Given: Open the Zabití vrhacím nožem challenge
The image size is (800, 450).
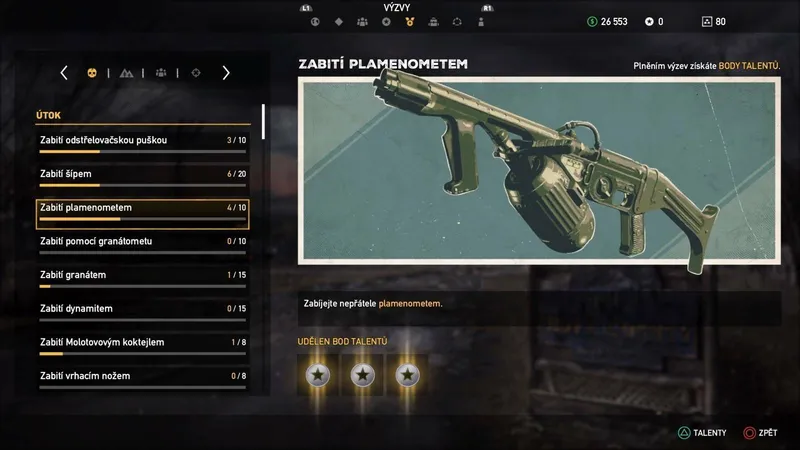Looking at the screenshot, I should point(142,376).
